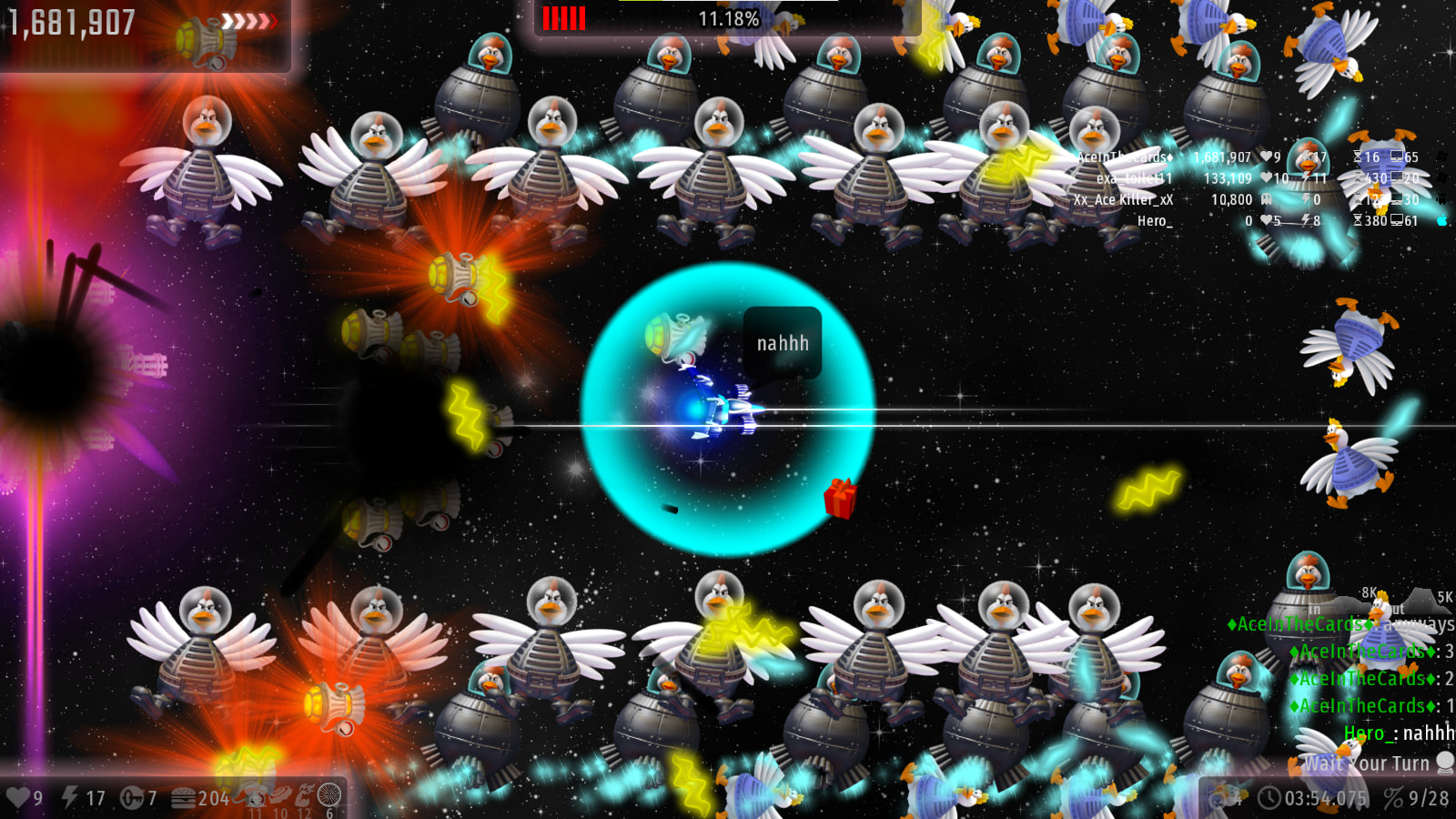The image size is (1456, 819).
Task: Pick the Xx_Ace Killer_xX scoreboard row
Action: [1123, 199]
